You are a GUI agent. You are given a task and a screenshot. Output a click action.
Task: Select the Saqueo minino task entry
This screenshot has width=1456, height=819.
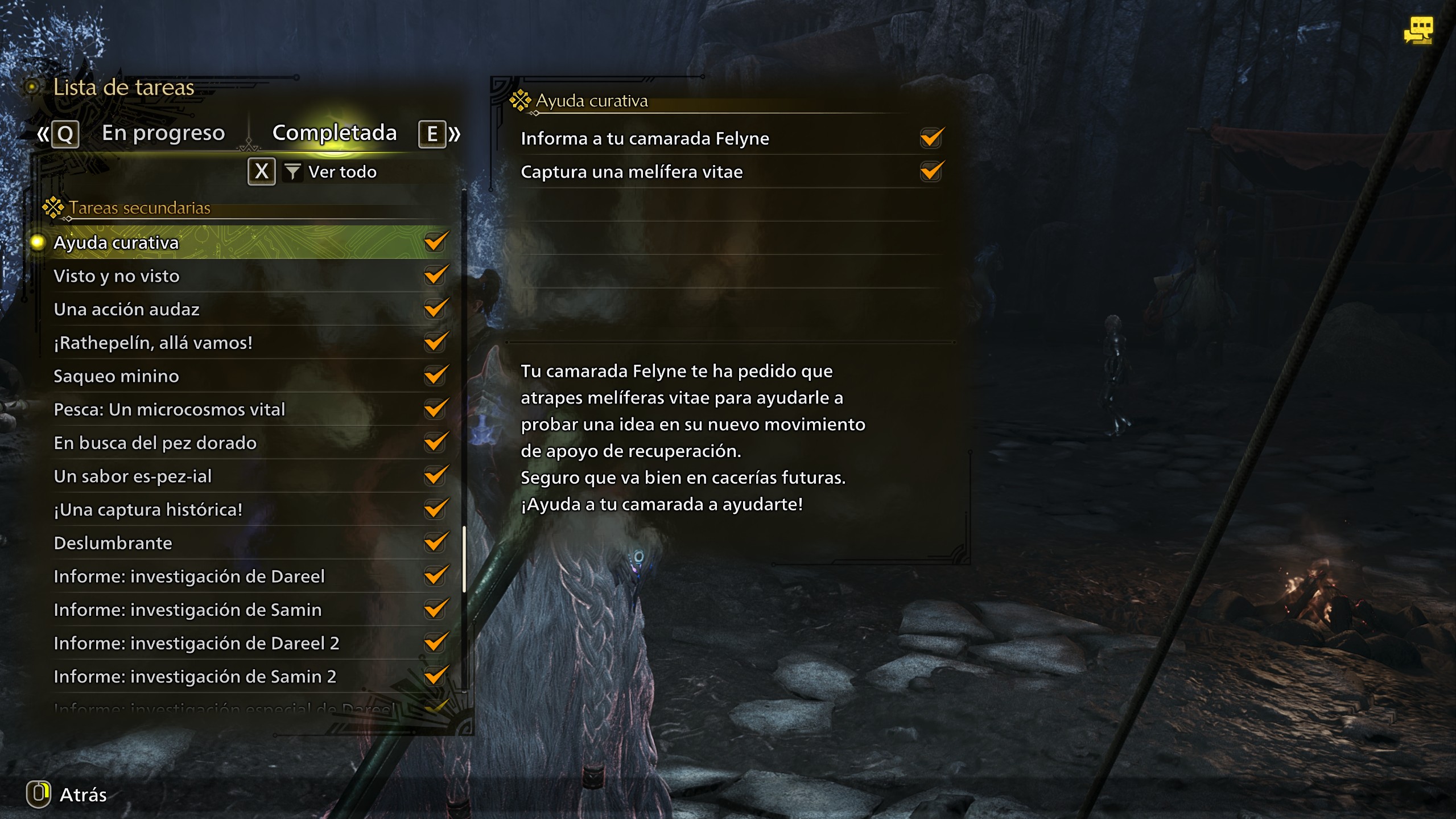[116, 376]
